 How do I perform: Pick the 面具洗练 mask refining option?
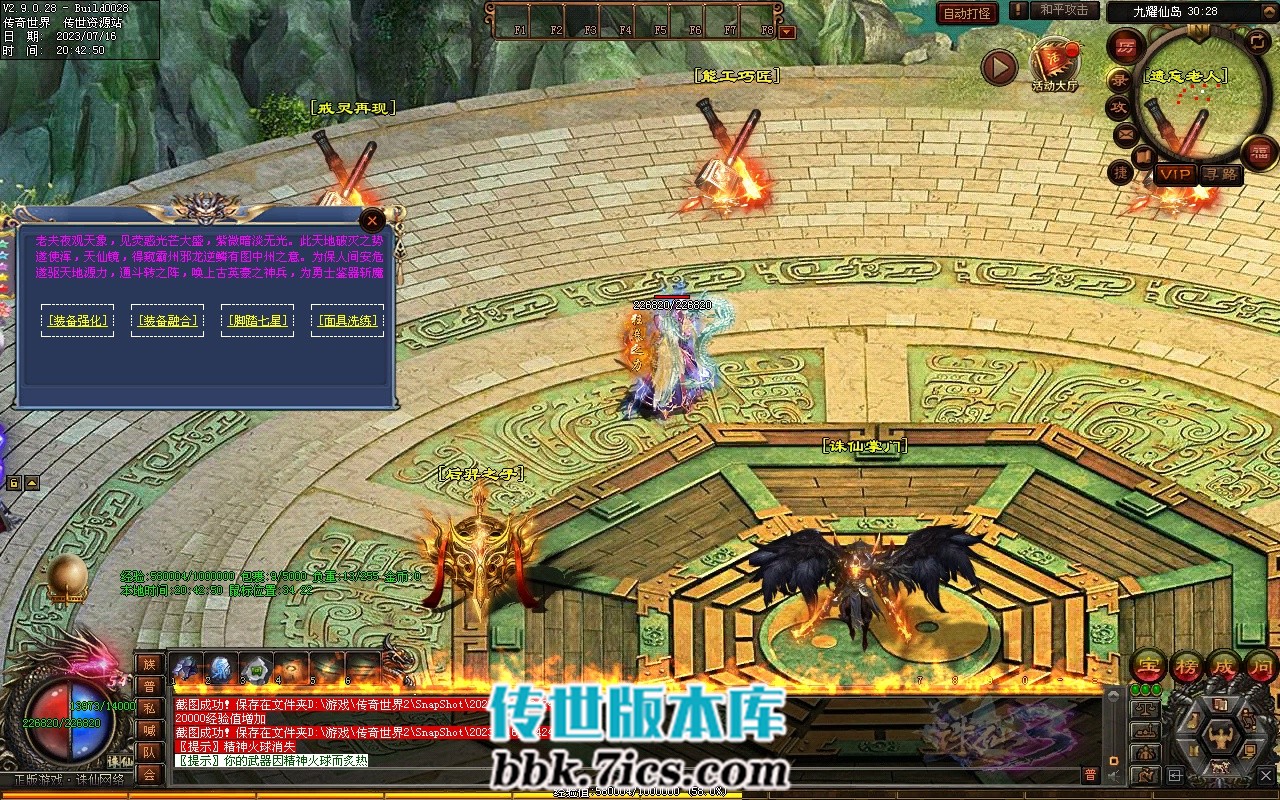point(347,321)
